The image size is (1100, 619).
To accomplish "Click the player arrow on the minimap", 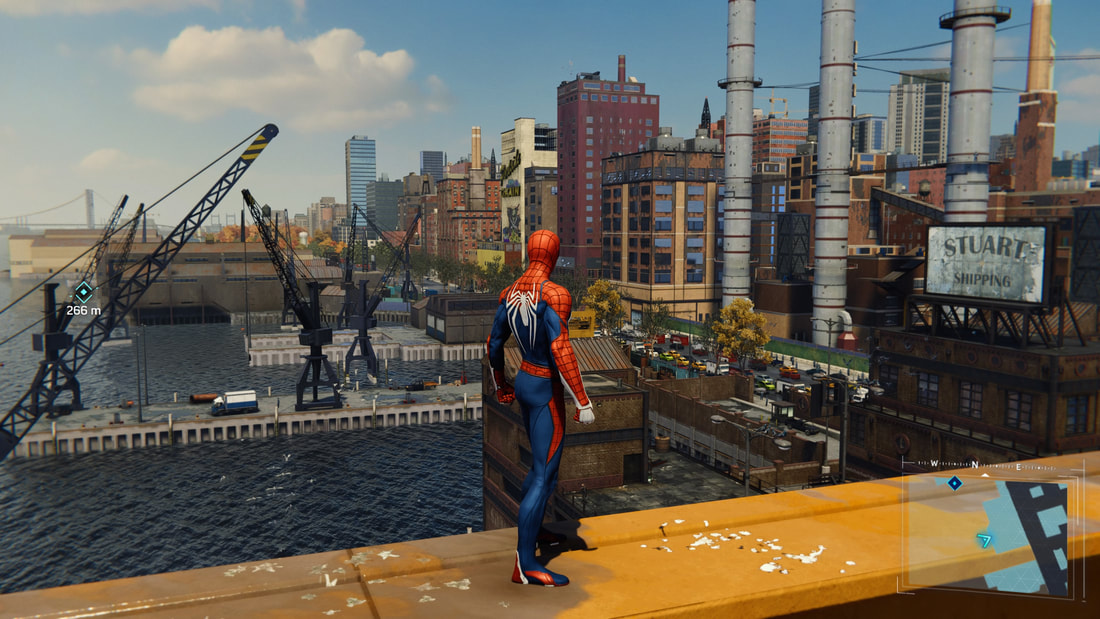I will [985, 540].
